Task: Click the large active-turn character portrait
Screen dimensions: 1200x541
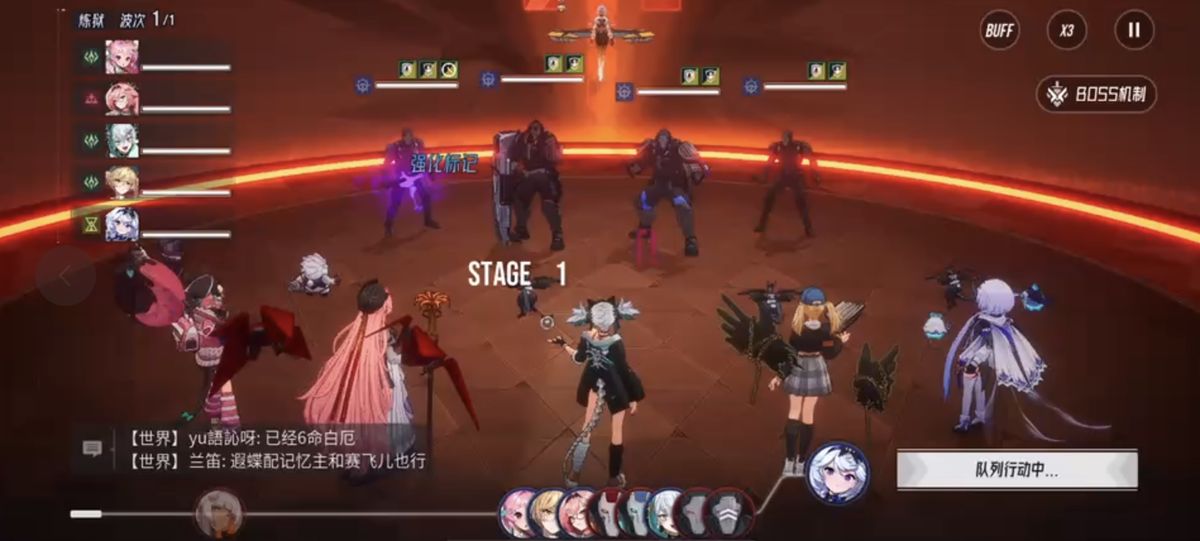Action: point(837,472)
